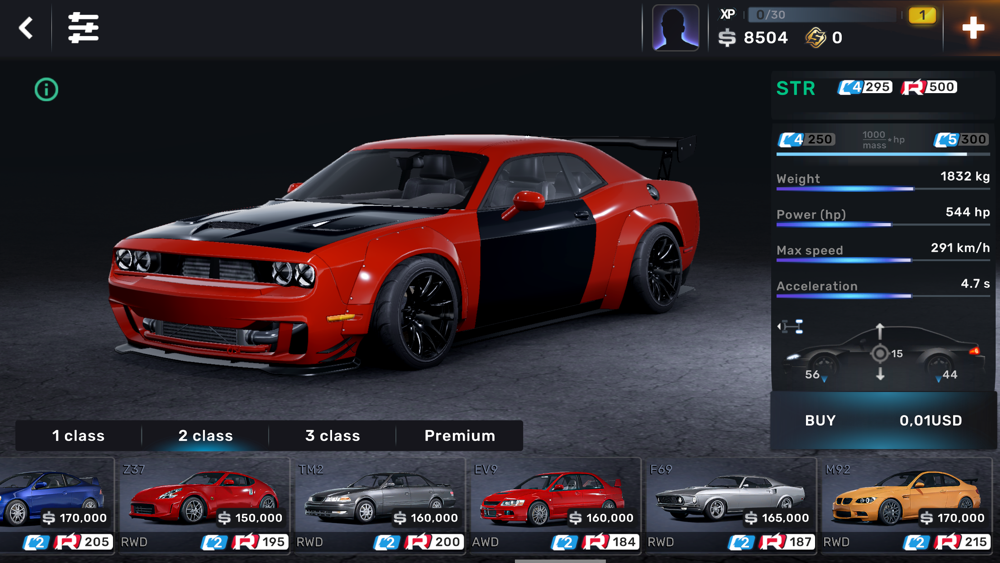Open the weight distribution diagram
The width and height of the screenshot is (1000, 563).
(x=881, y=354)
